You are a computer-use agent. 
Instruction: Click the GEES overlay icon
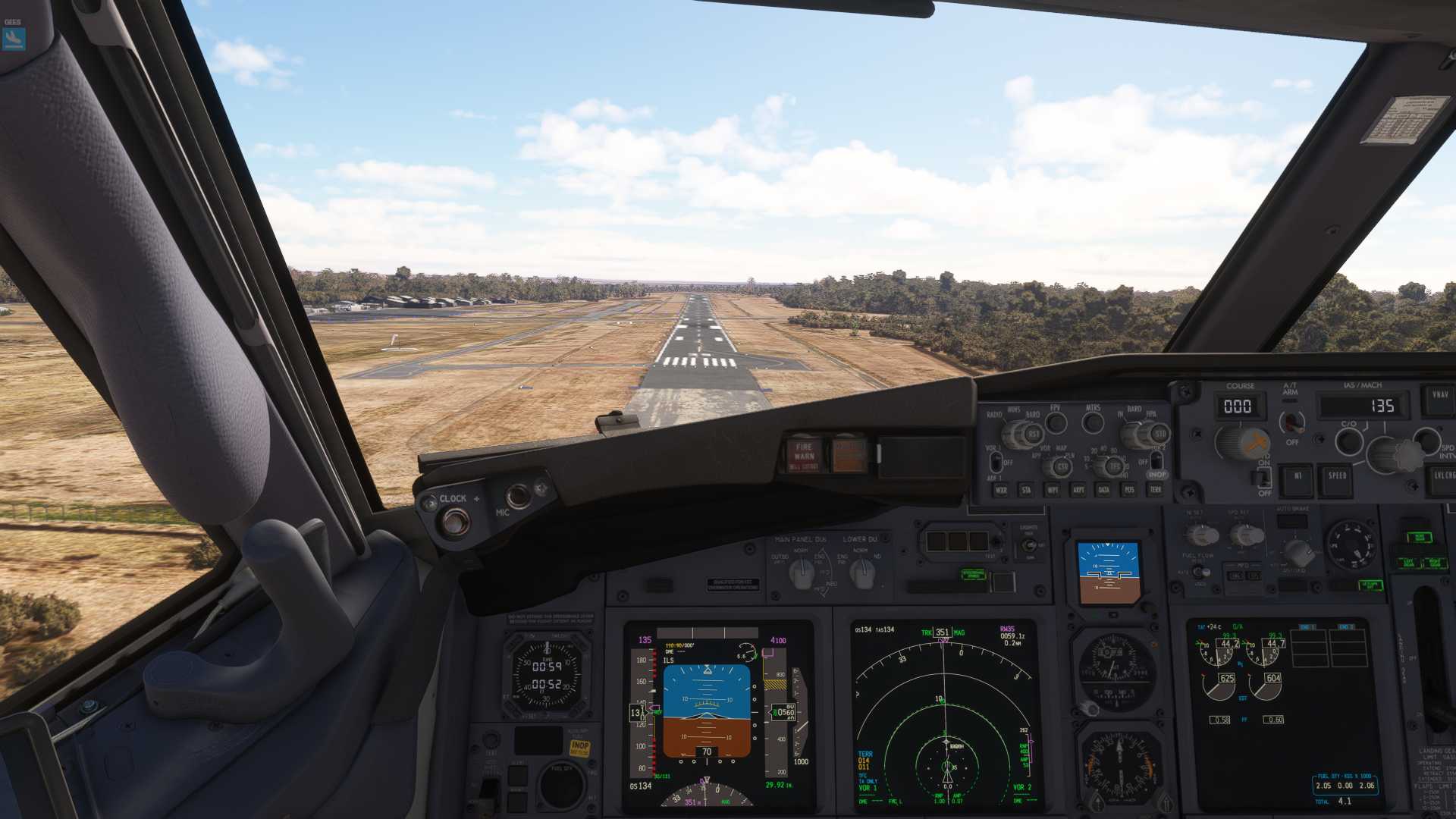pos(14,38)
